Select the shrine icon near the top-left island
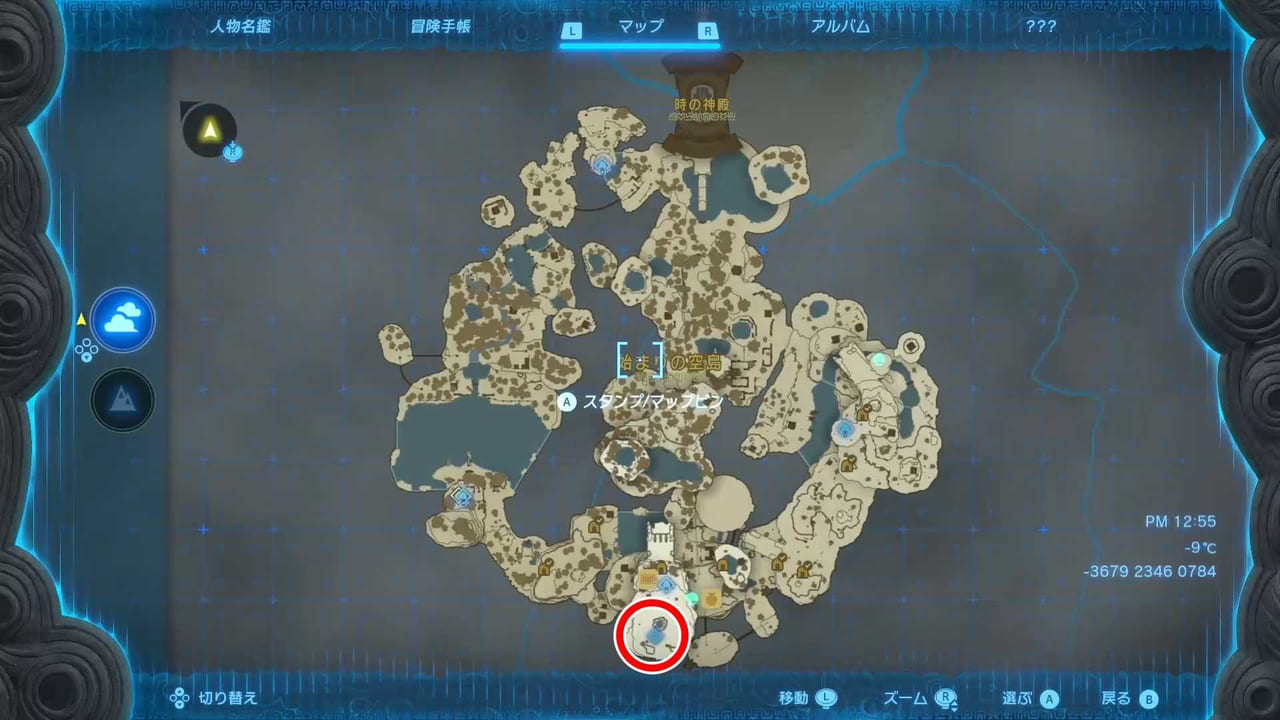The image size is (1280, 720). tap(602, 163)
